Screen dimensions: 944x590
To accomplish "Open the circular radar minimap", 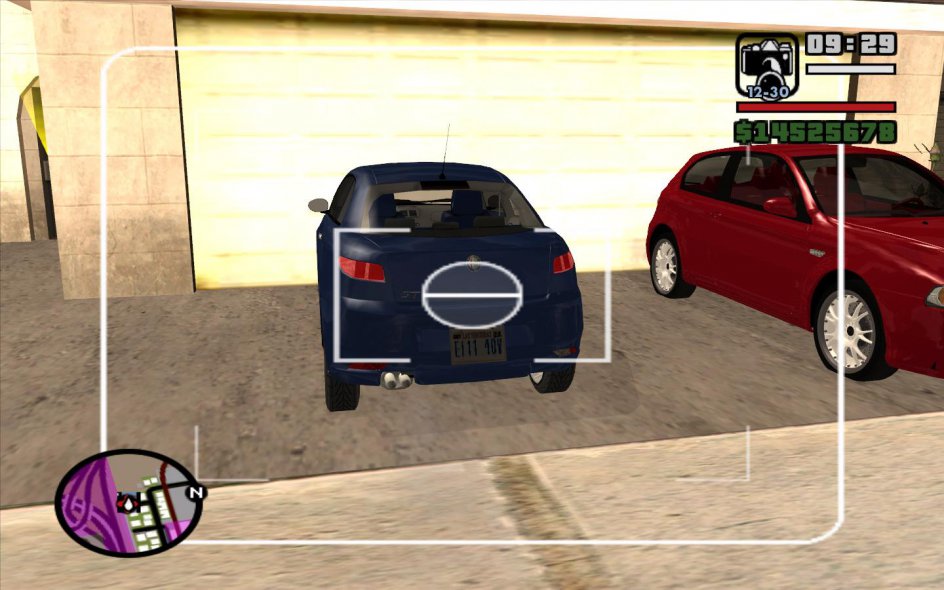I will click(x=128, y=503).
